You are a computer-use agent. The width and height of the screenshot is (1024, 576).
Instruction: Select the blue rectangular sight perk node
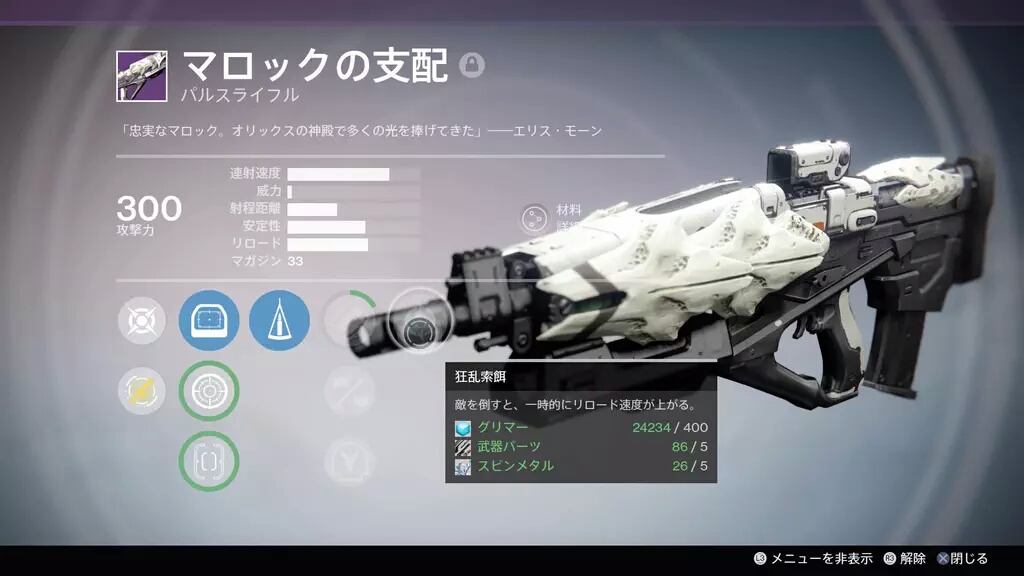[209, 321]
